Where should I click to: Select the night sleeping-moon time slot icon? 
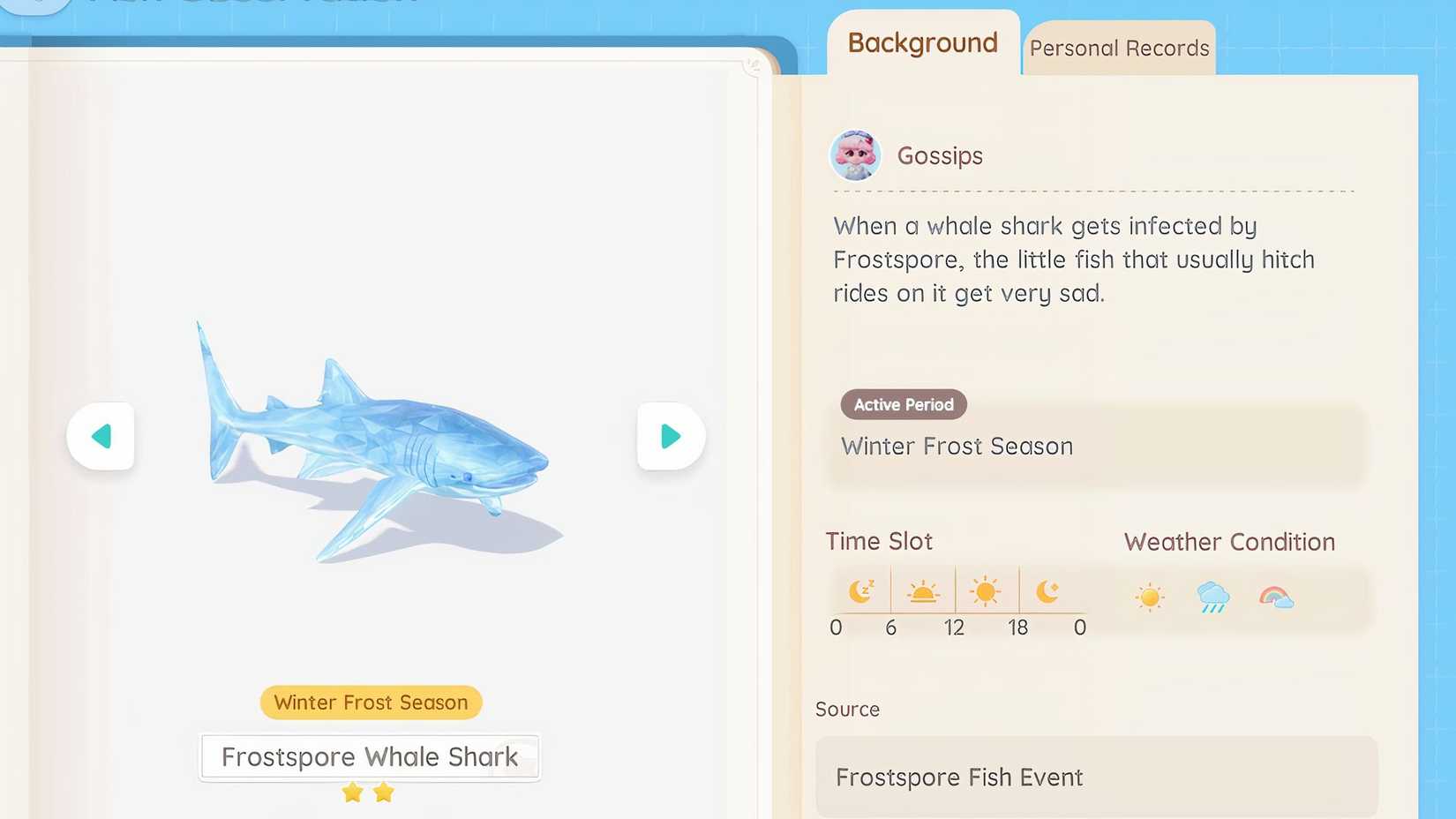point(861,590)
